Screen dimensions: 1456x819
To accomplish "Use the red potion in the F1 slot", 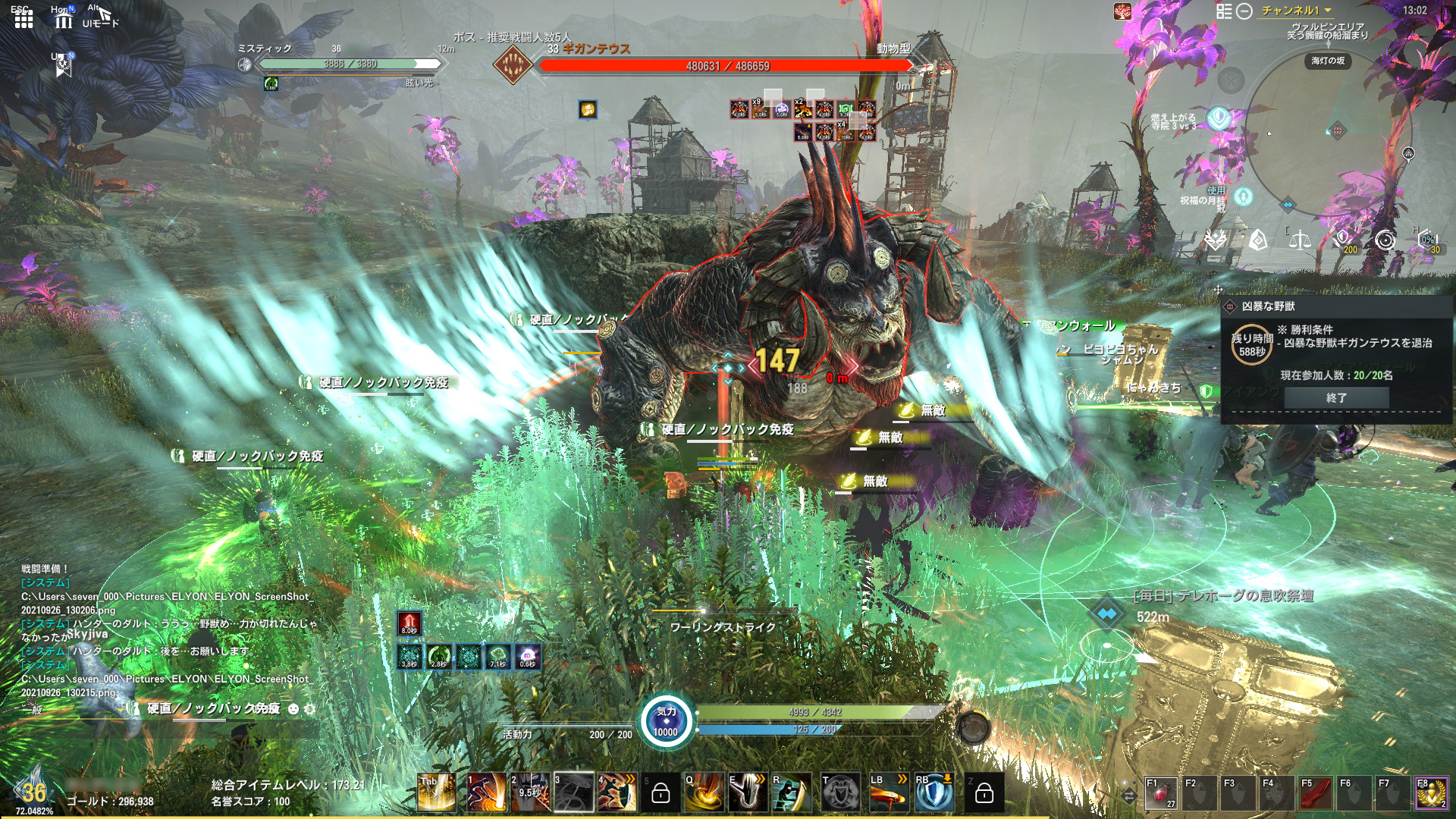I will (x=1160, y=795).
